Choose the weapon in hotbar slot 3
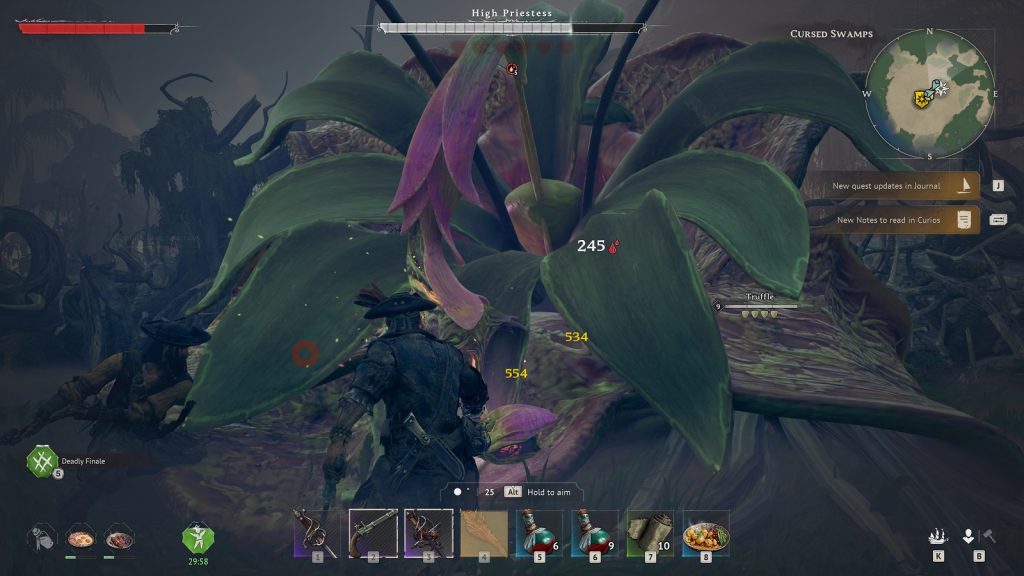The height and width of the screenshot is (576, 1024). pos(429,532)
